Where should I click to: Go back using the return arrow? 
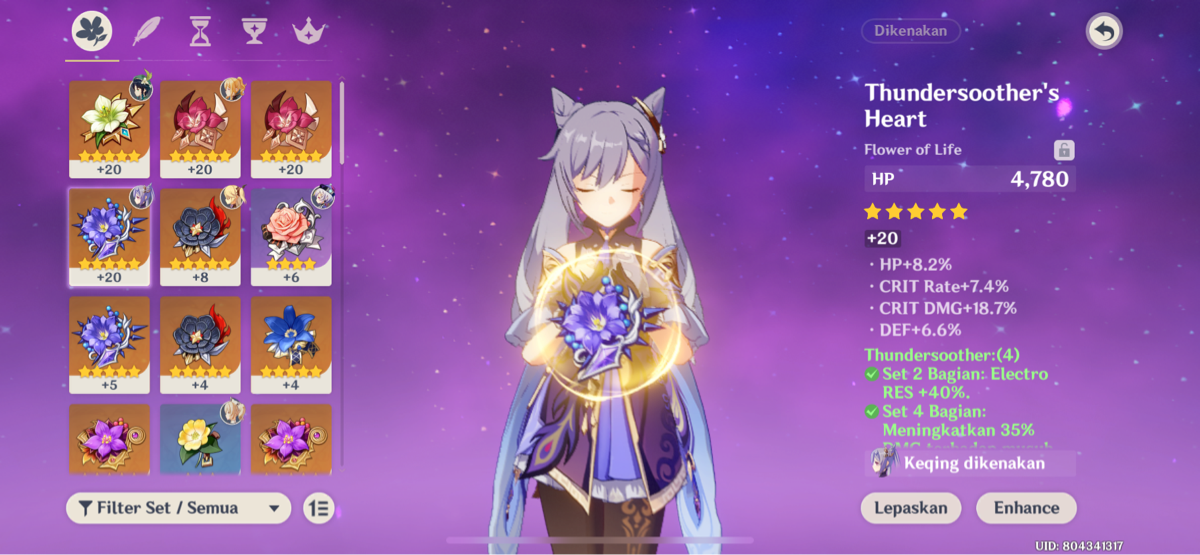click(1104, 32)
